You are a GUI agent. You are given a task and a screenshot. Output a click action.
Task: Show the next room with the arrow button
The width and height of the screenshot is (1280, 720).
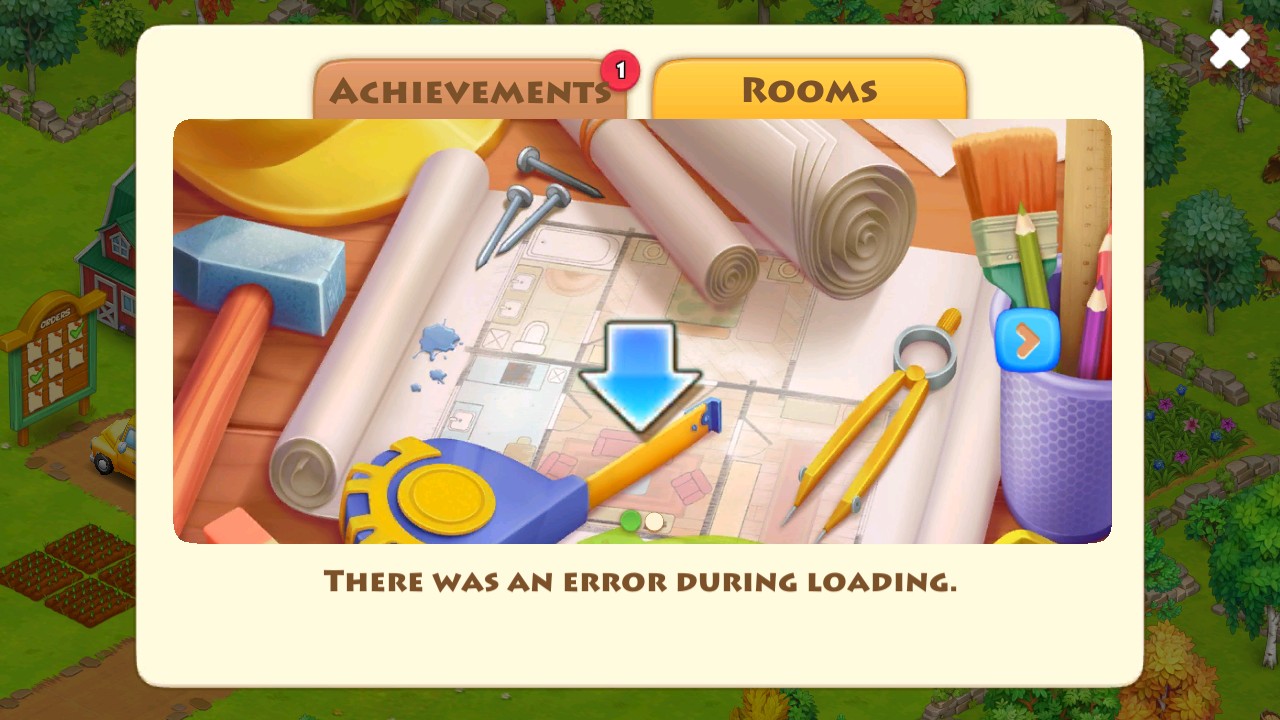[1027, 342]
